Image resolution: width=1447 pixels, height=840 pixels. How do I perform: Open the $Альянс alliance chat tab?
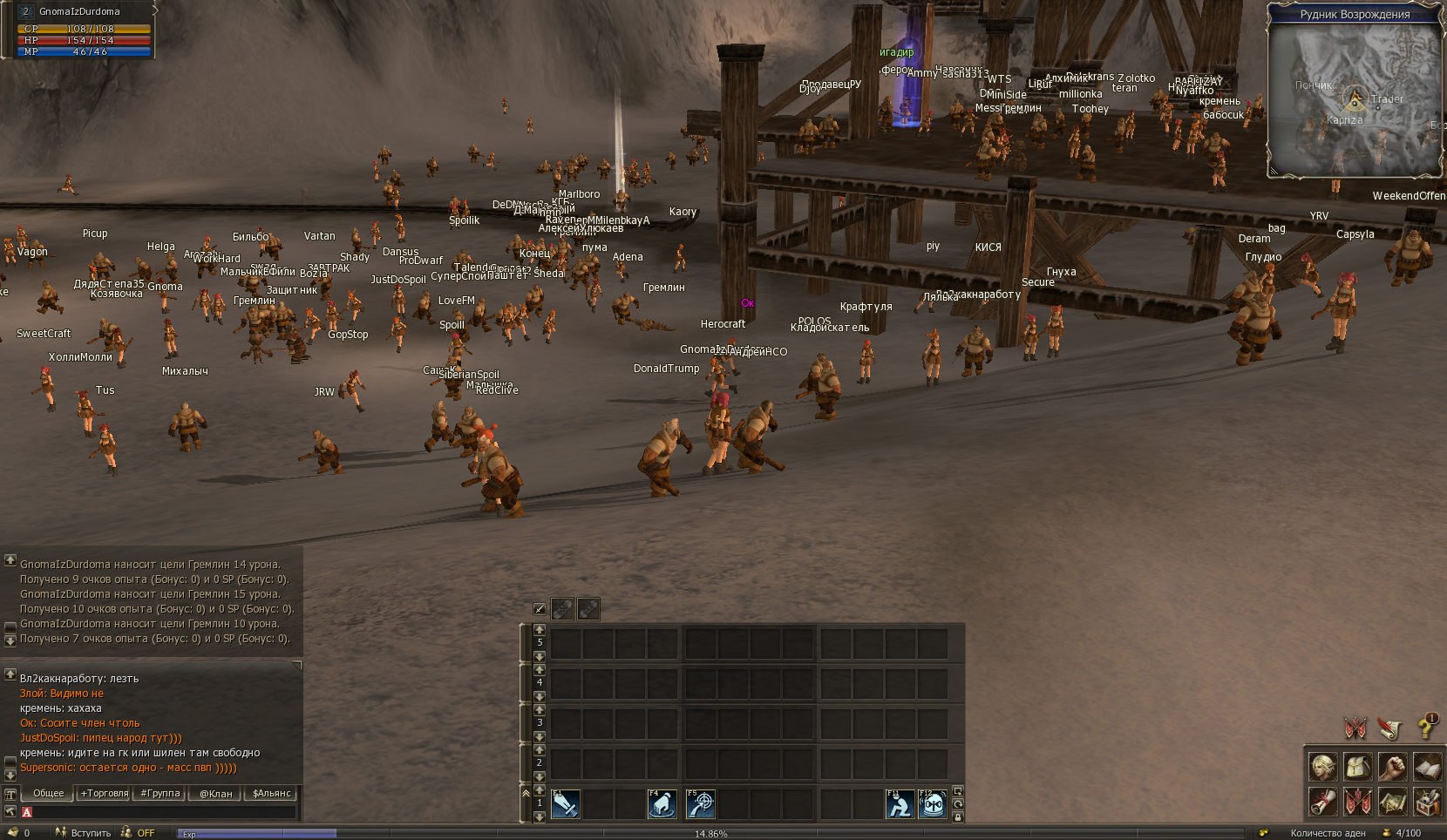coord(271,793)
